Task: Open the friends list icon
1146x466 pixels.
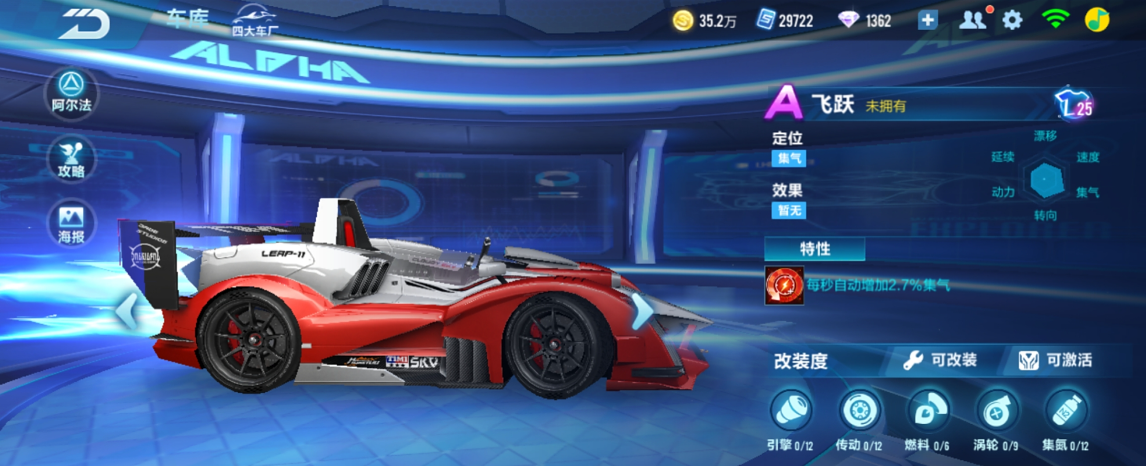Action: pos(972,20)
